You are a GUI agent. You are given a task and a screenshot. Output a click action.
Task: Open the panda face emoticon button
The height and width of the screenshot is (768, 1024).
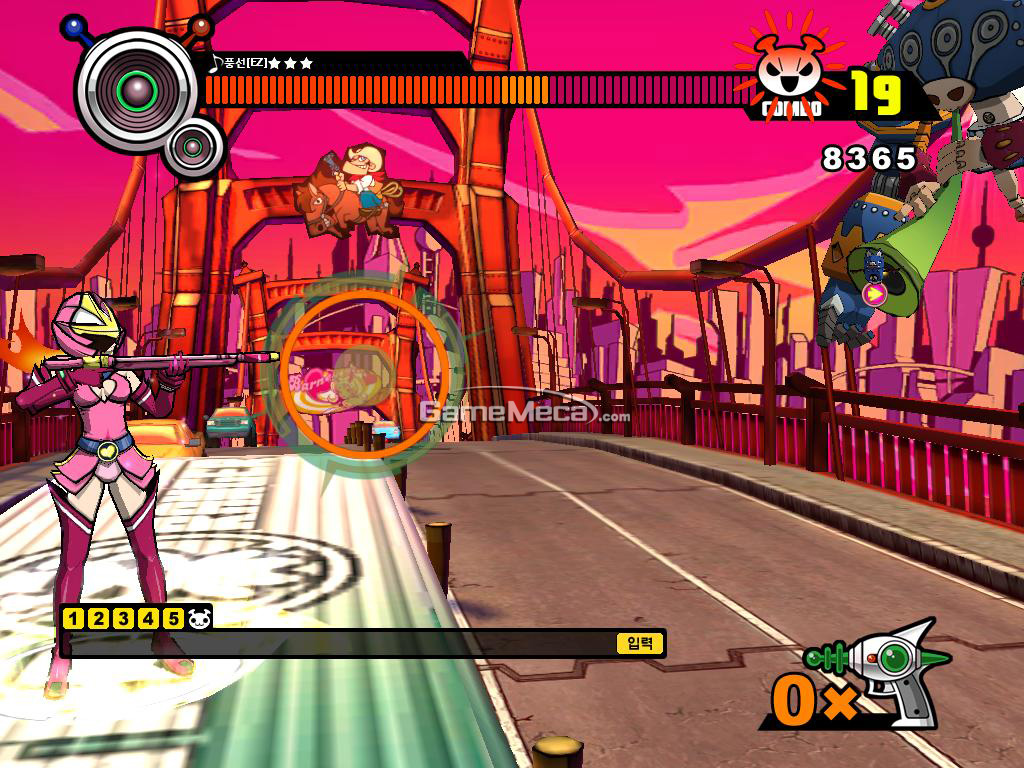click(200, 618)
